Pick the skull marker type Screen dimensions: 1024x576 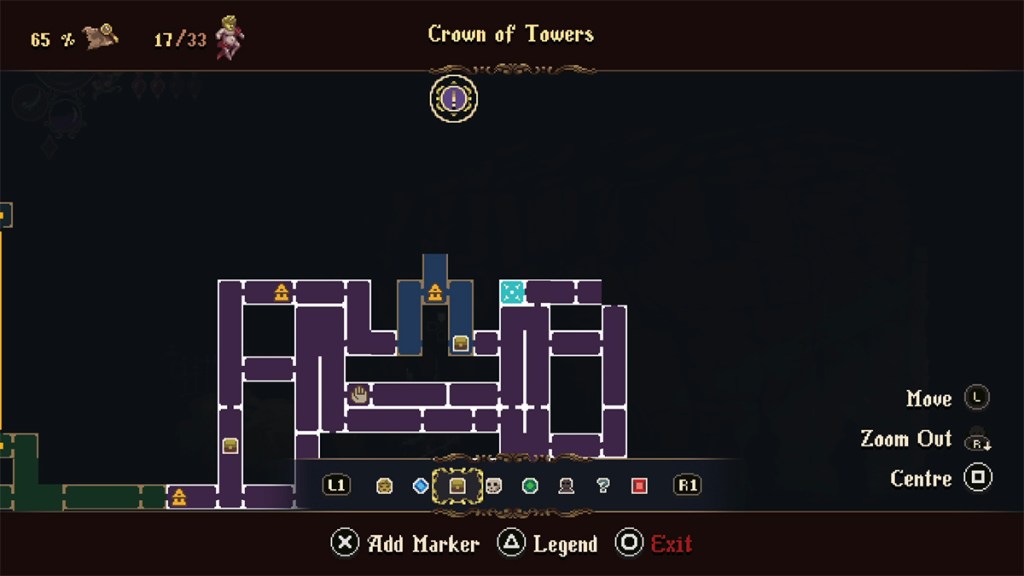pos(493,486)
